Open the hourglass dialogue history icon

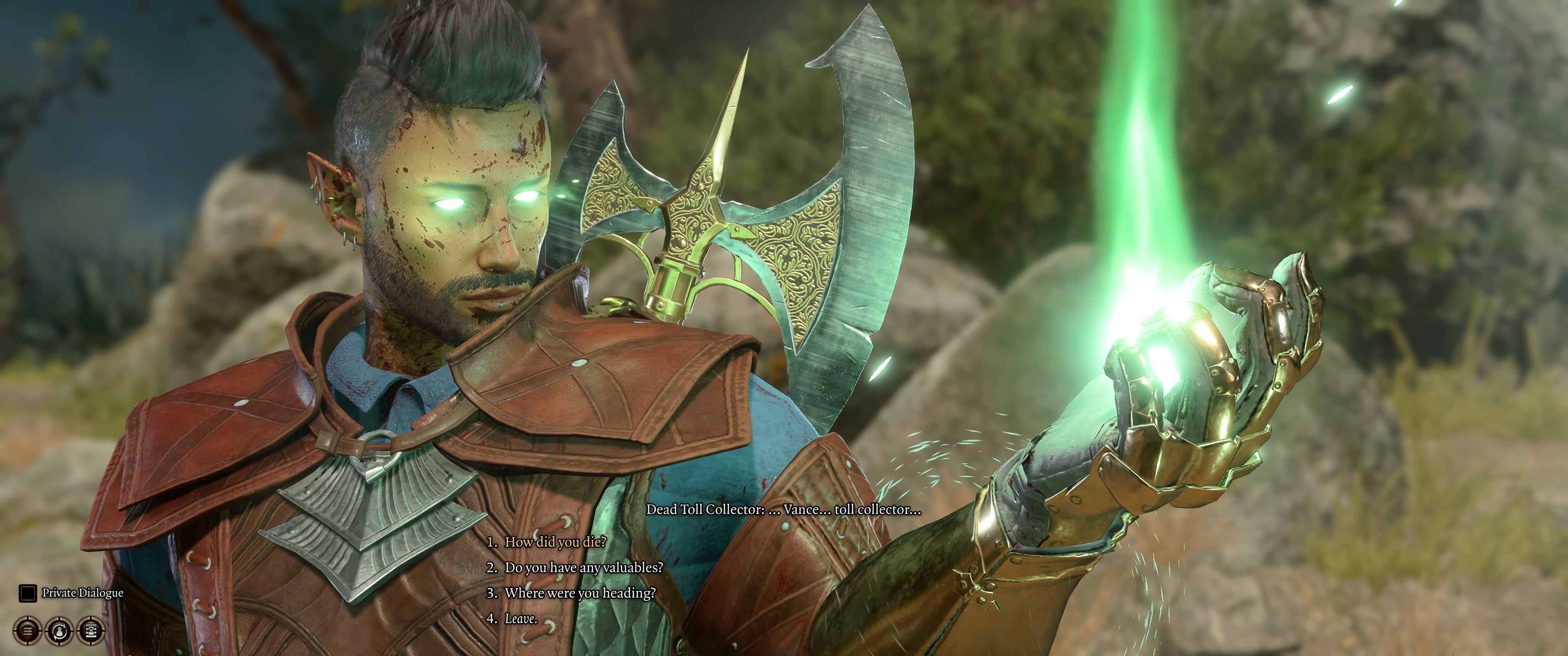click(91, 630)
